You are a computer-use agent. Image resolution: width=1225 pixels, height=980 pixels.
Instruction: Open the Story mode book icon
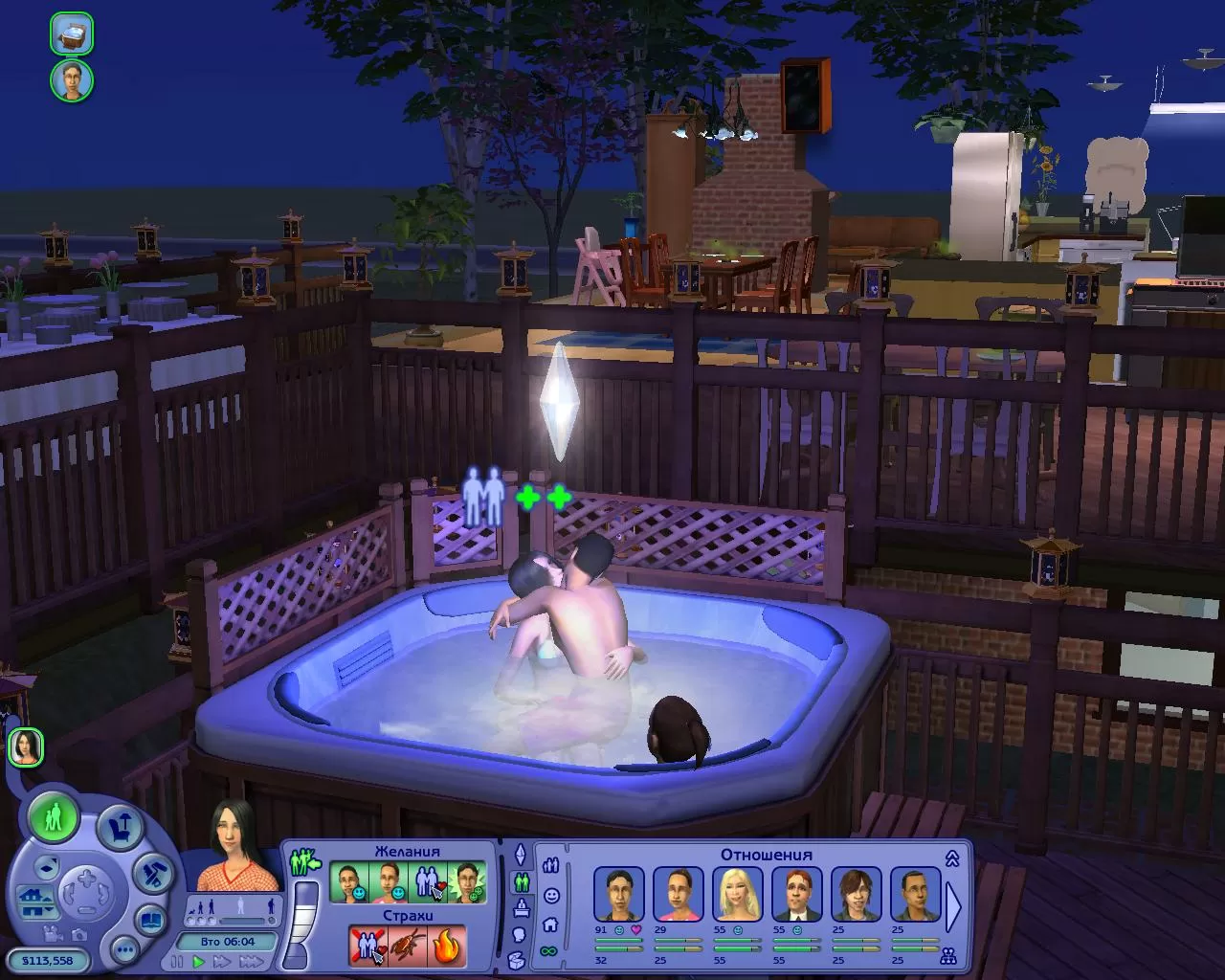152,921
